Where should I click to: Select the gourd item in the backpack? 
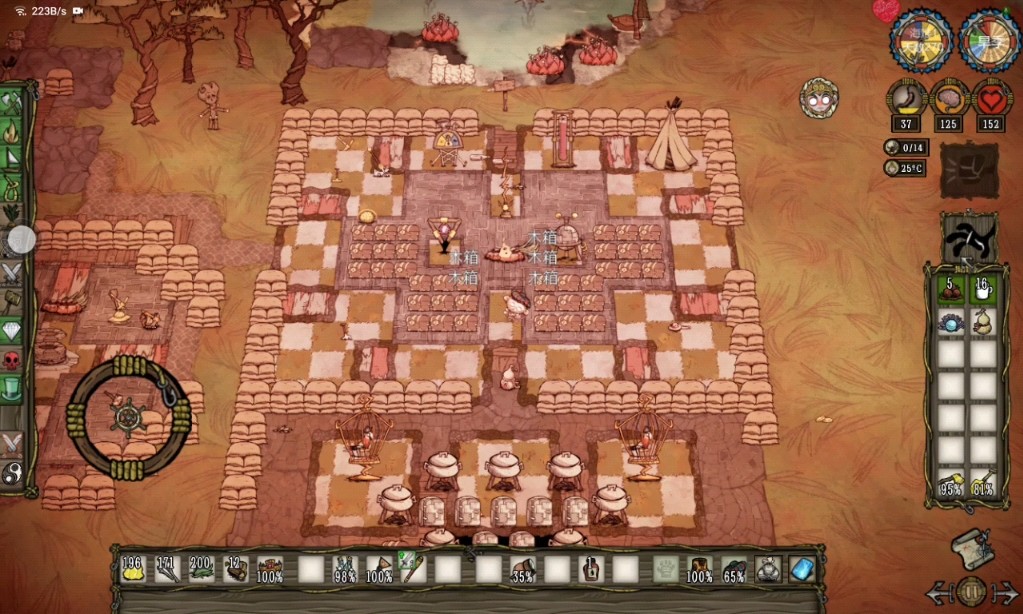coord(984,322)
